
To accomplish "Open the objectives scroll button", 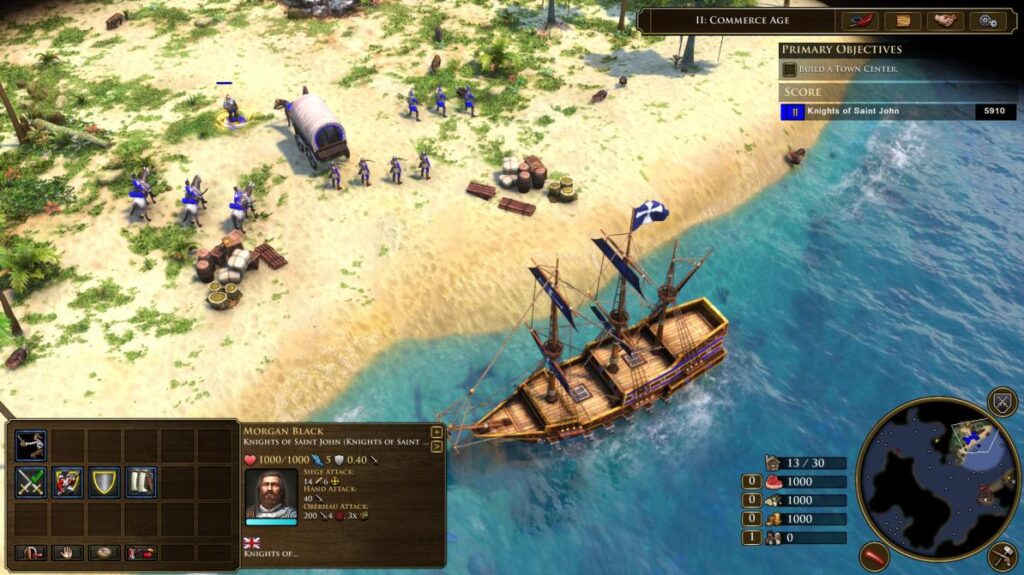I will 902,21.
